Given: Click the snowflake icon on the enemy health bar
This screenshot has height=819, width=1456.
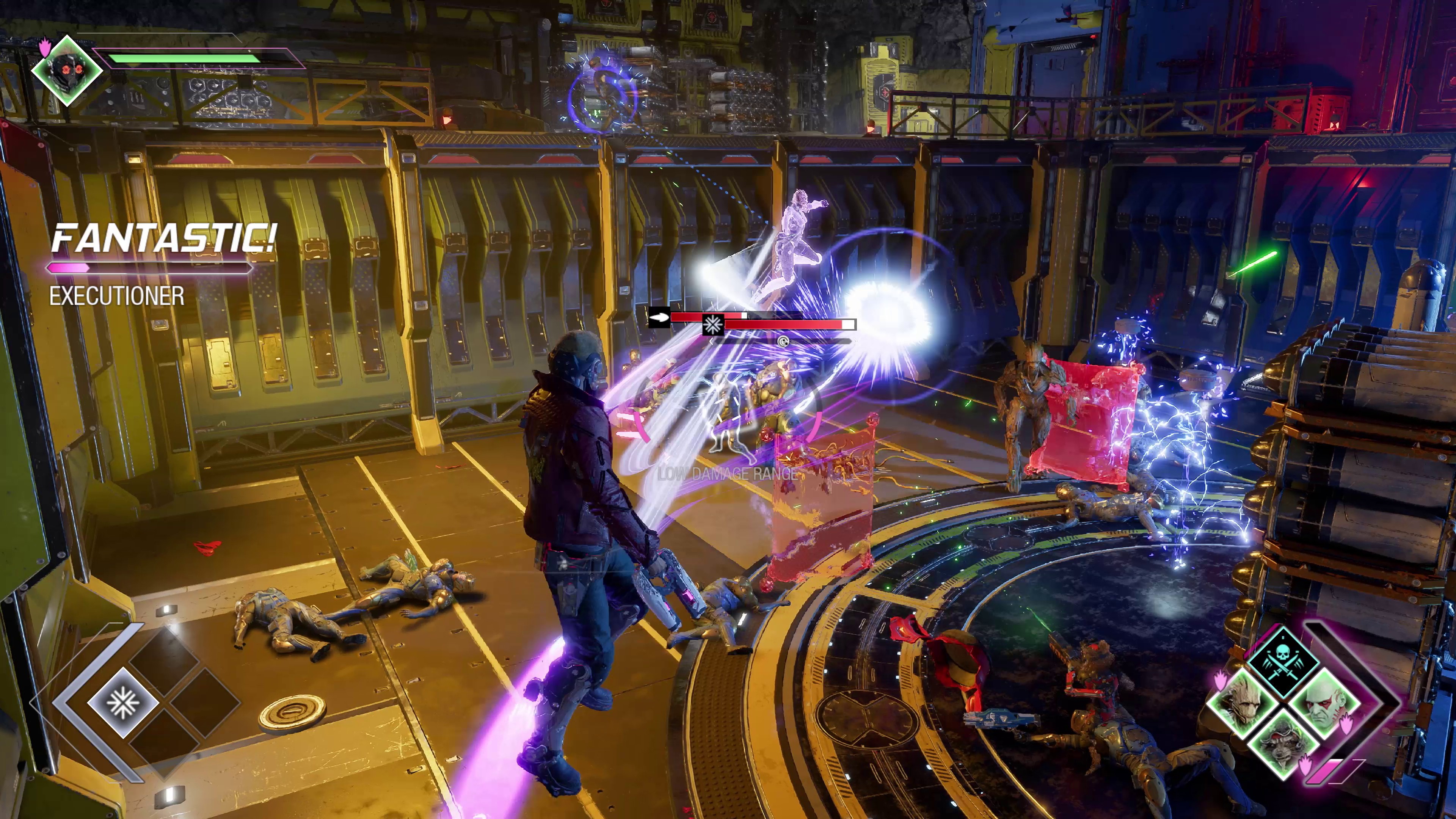Looking at the screenshot, I should (713, 325).
